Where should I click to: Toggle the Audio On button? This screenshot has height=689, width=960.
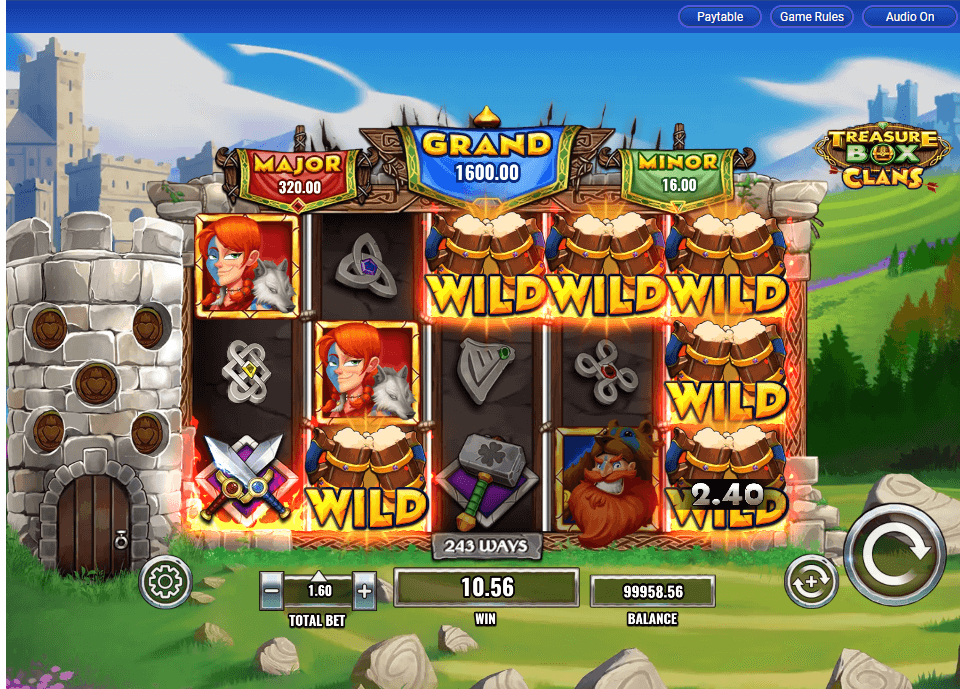pyautogui.click(x=909, y=17)
